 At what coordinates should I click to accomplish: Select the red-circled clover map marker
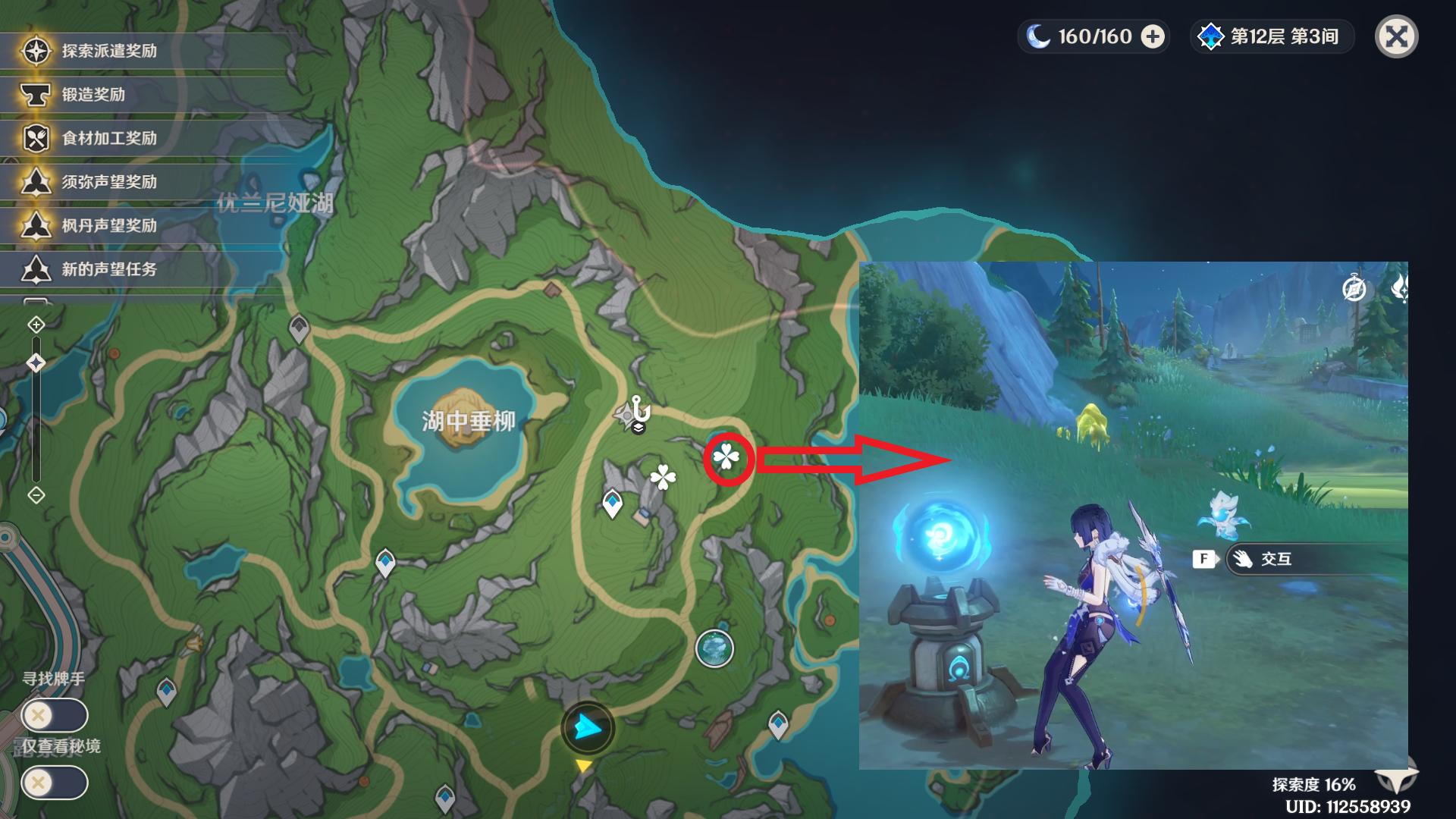[726, 457]
